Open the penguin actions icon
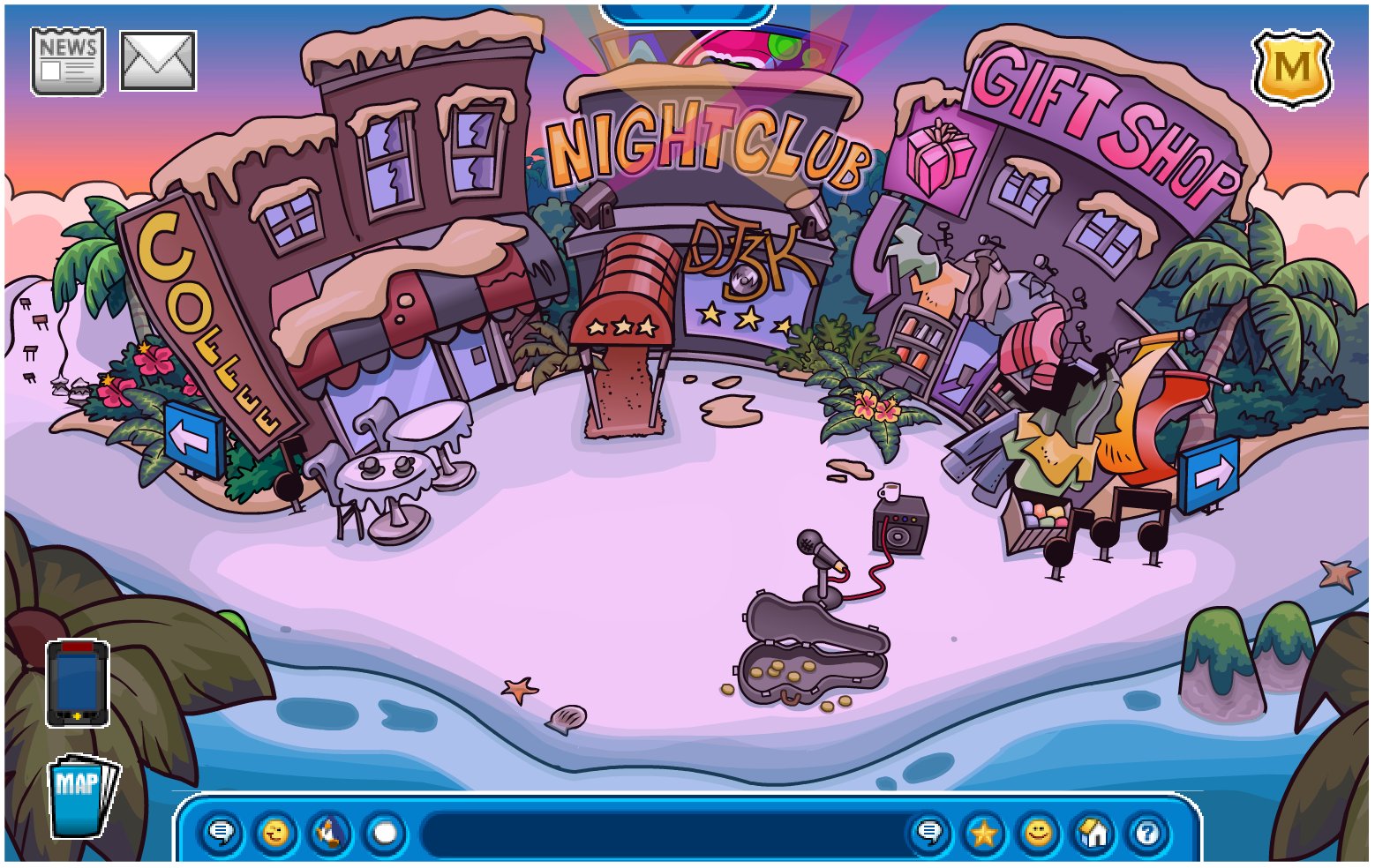Image resolution: width=1375 pixels, height=868 pixels. pos(327,833)
